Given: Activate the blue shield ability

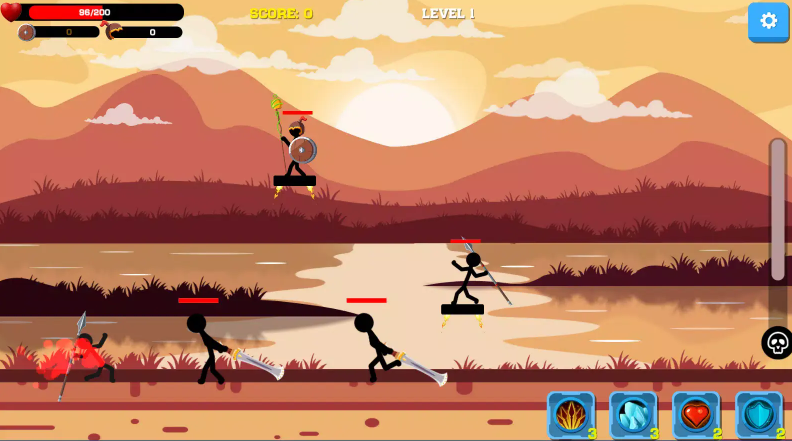Looking at the screenshot, I should point(758,414).
